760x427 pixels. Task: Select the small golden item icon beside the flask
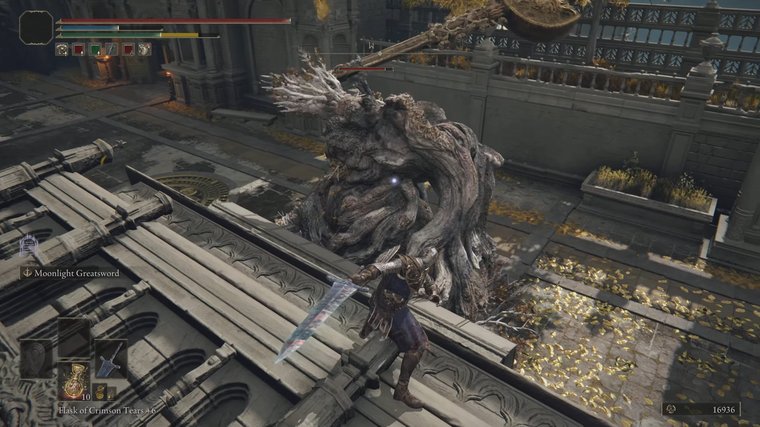tap(99, 392)
